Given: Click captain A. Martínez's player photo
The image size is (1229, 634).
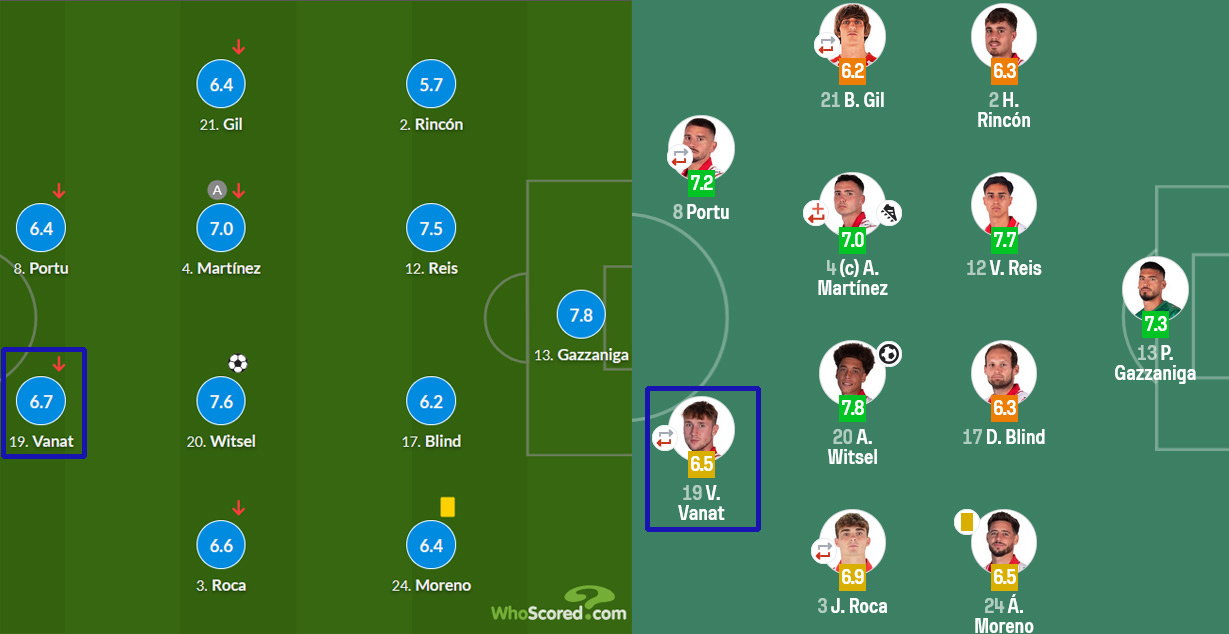Looking at the screenshot, I should pos(852,206).
